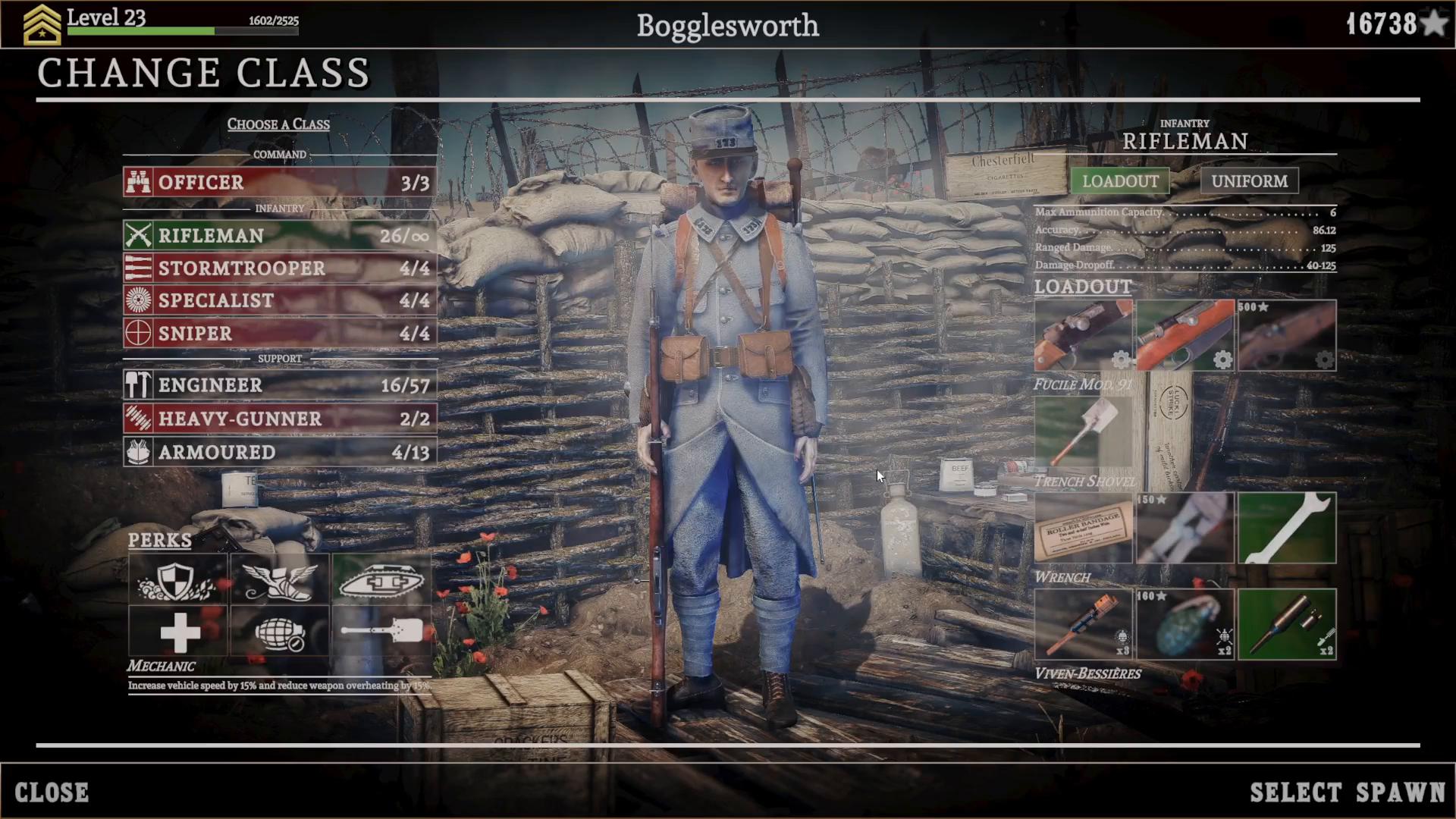The image size is (1456, 819).
Task: Choose the roller bandage item
Action: point(1083,529)
